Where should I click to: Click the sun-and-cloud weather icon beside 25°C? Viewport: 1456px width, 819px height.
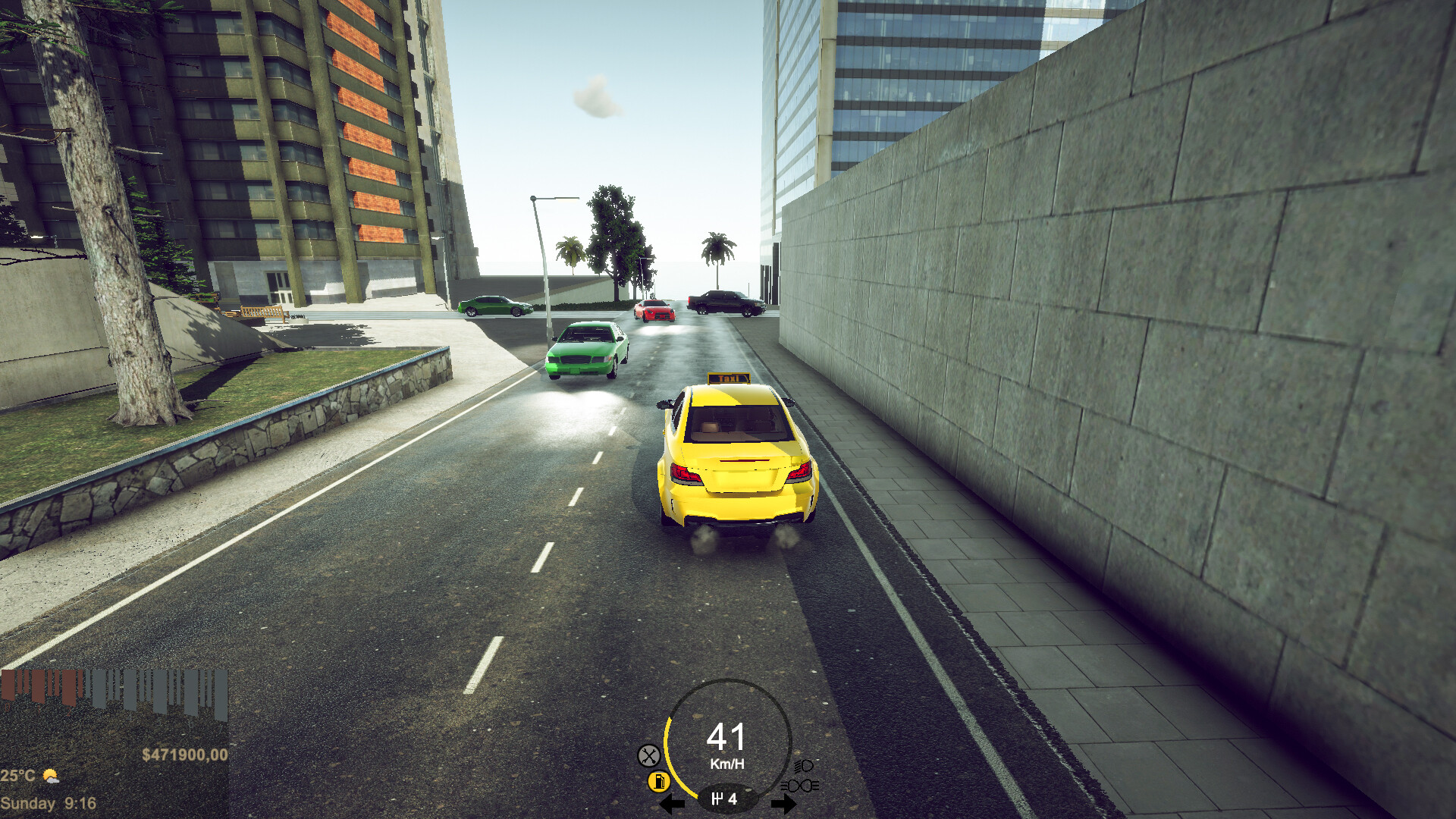pyautogui.click(x=51, y=776)
